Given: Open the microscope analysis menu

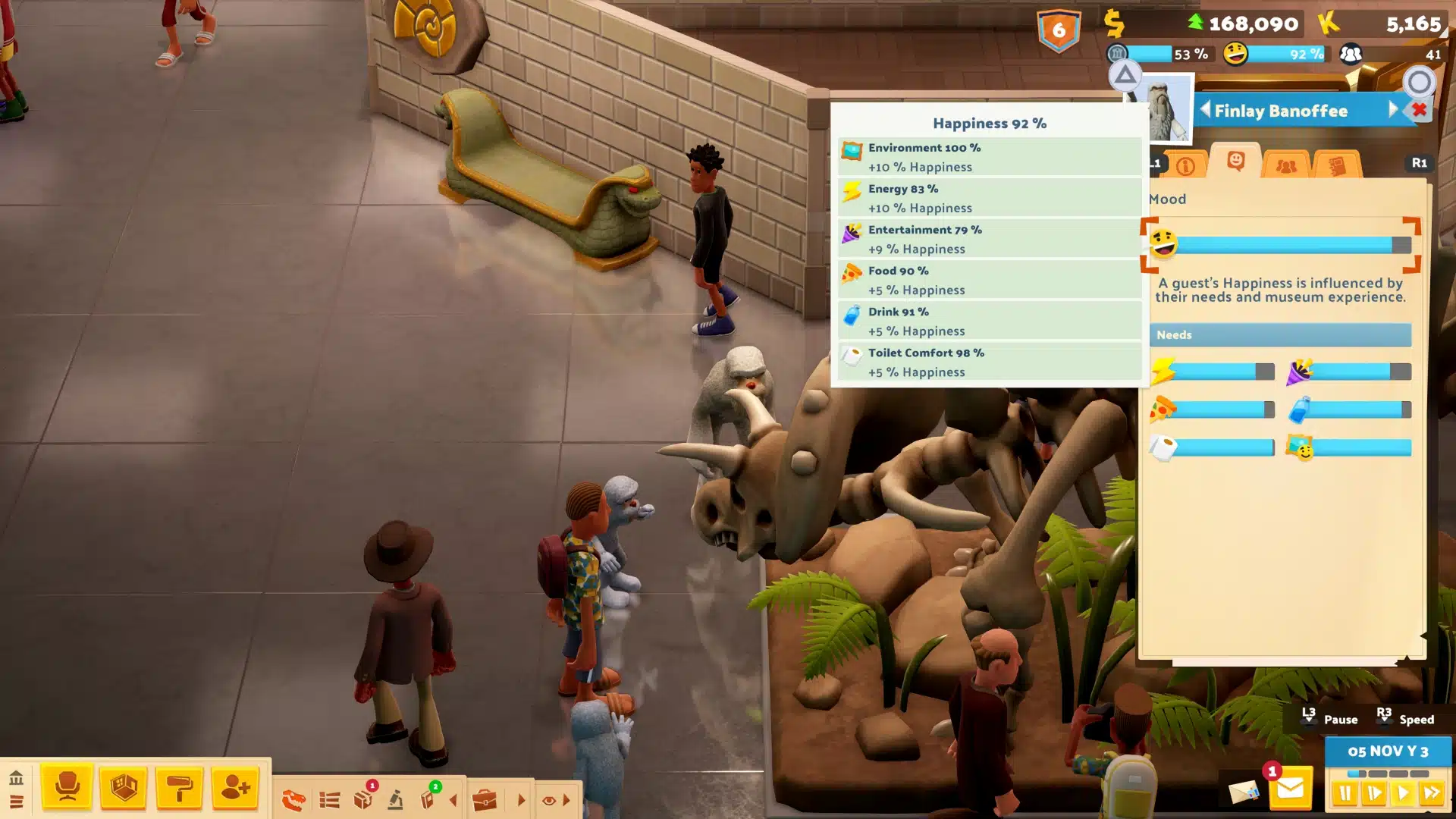Looking at the screenshot, I should coord(396,799).
